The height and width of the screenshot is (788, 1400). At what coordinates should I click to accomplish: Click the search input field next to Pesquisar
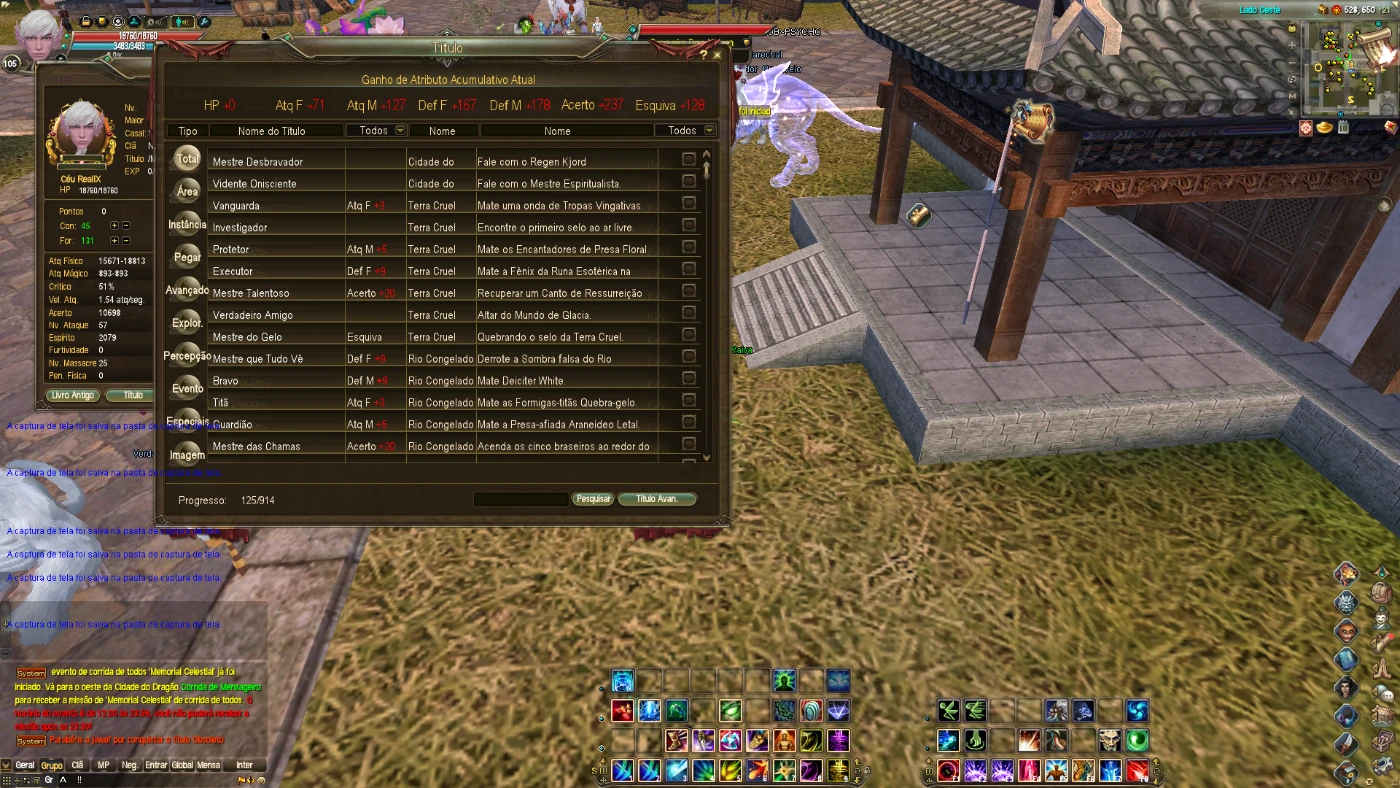point(520,498)
